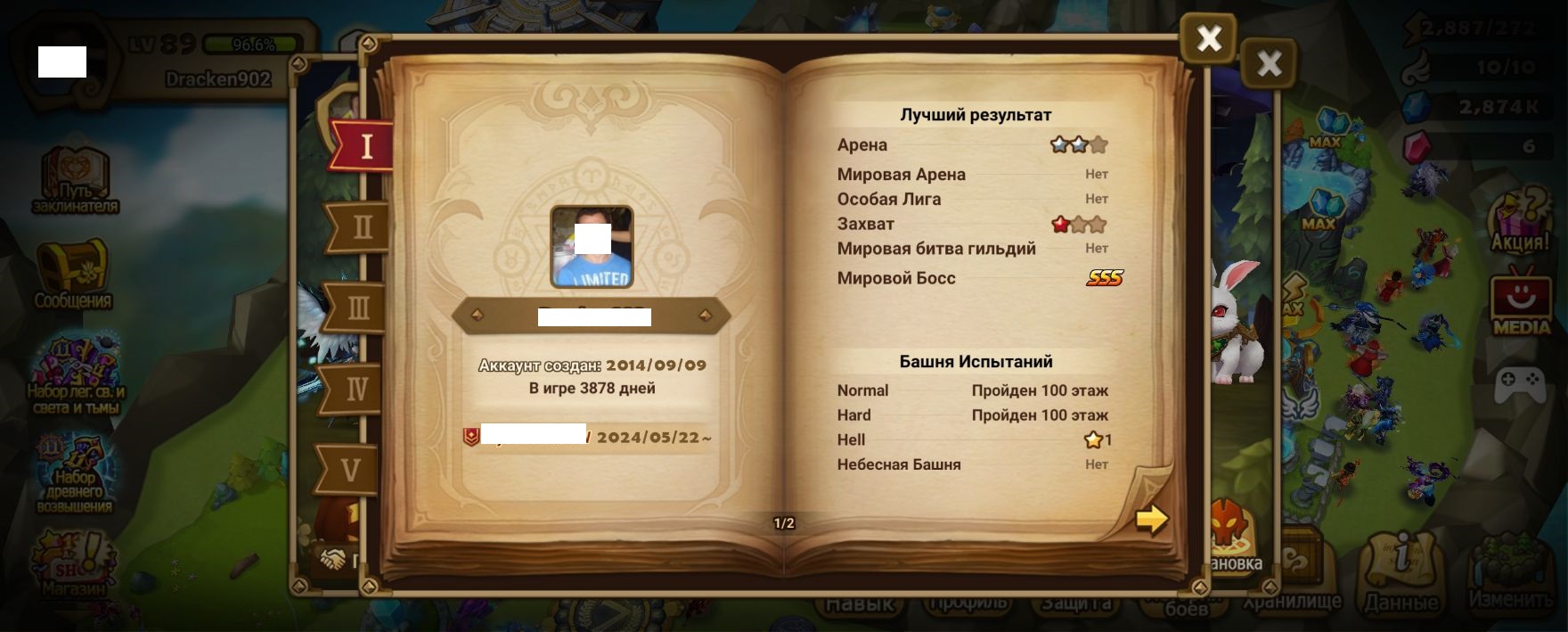Click the player avatar photo in book
The image size is (1568, 632).
[592, 247]
